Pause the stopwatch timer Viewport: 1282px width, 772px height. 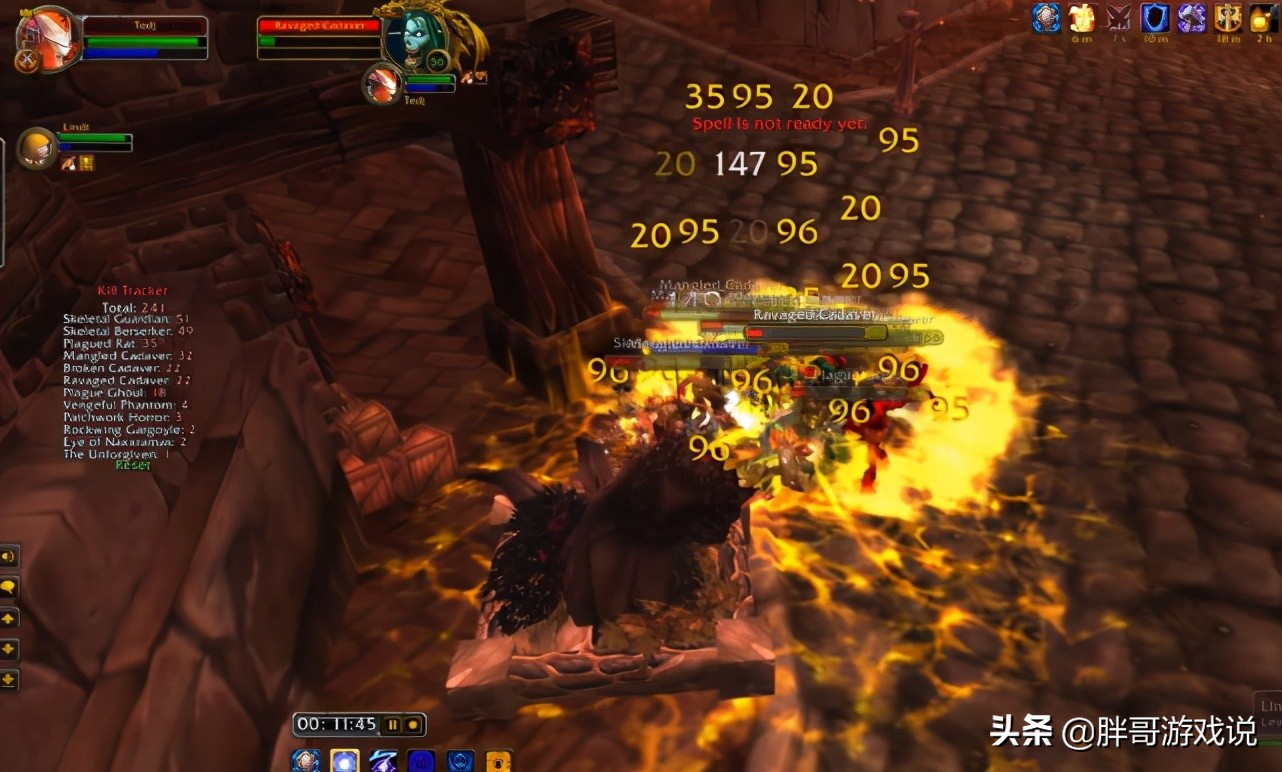394,725
